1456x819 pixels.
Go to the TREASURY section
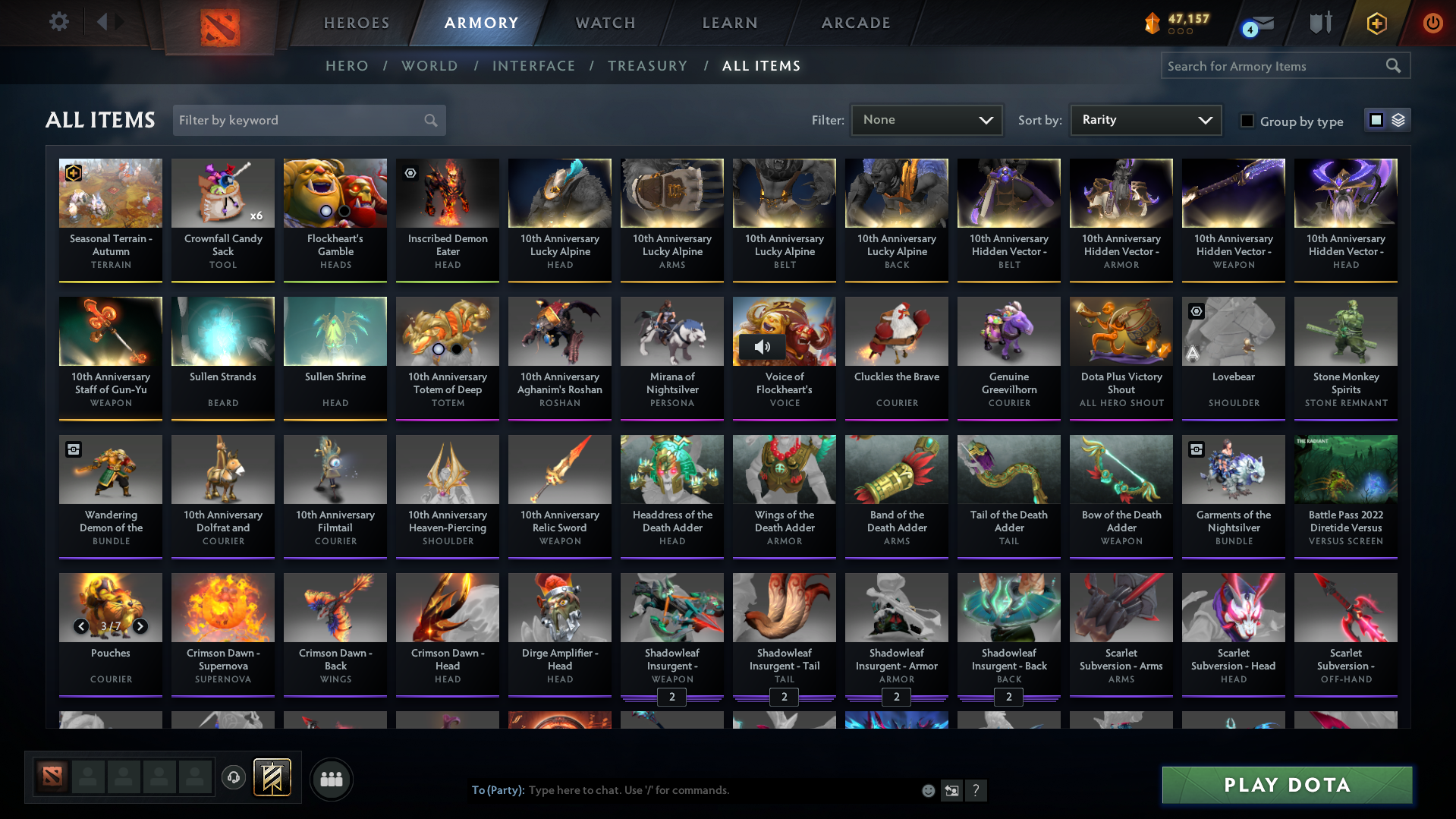click(647, 66)
